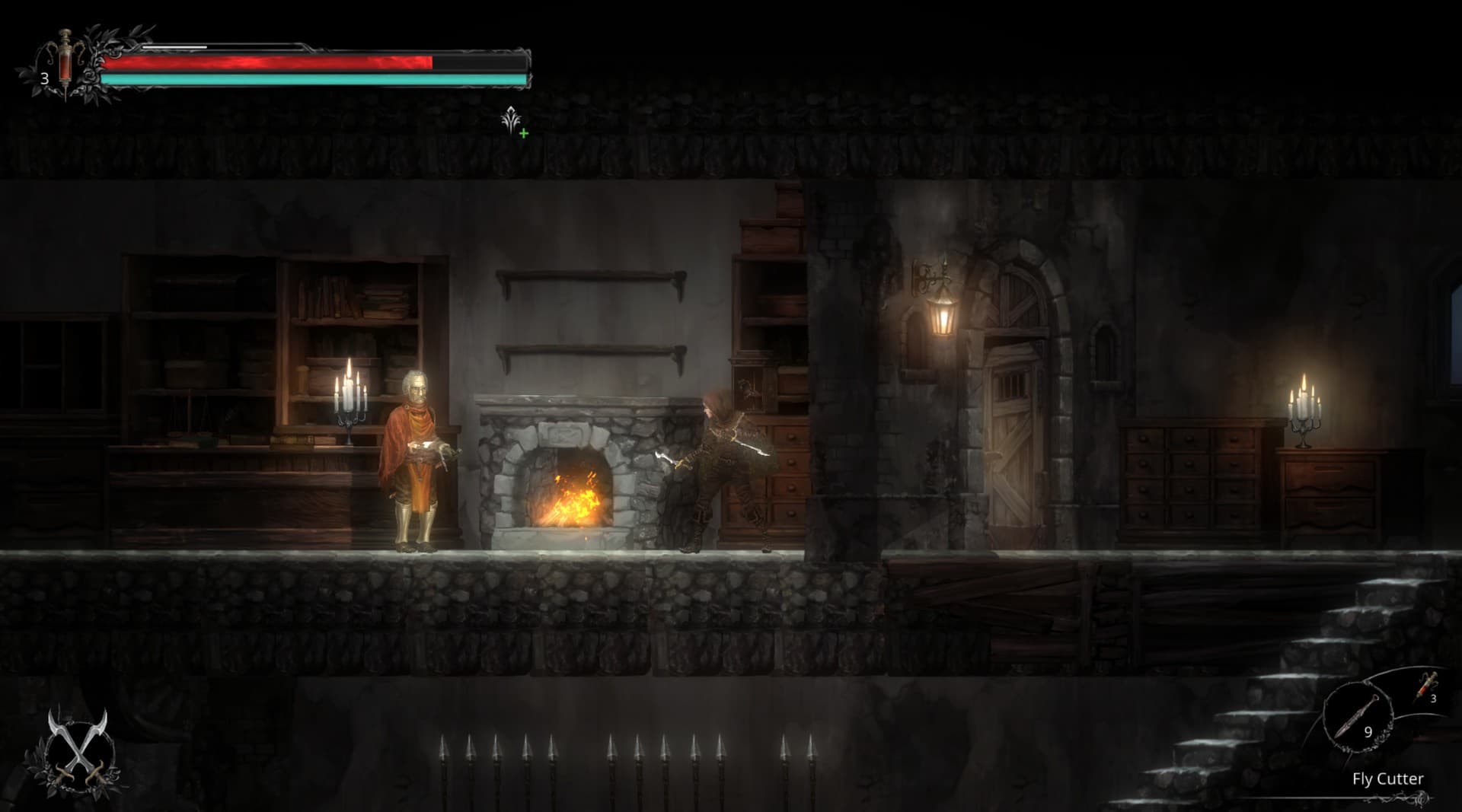Select the blood vial flask icon

65,59
